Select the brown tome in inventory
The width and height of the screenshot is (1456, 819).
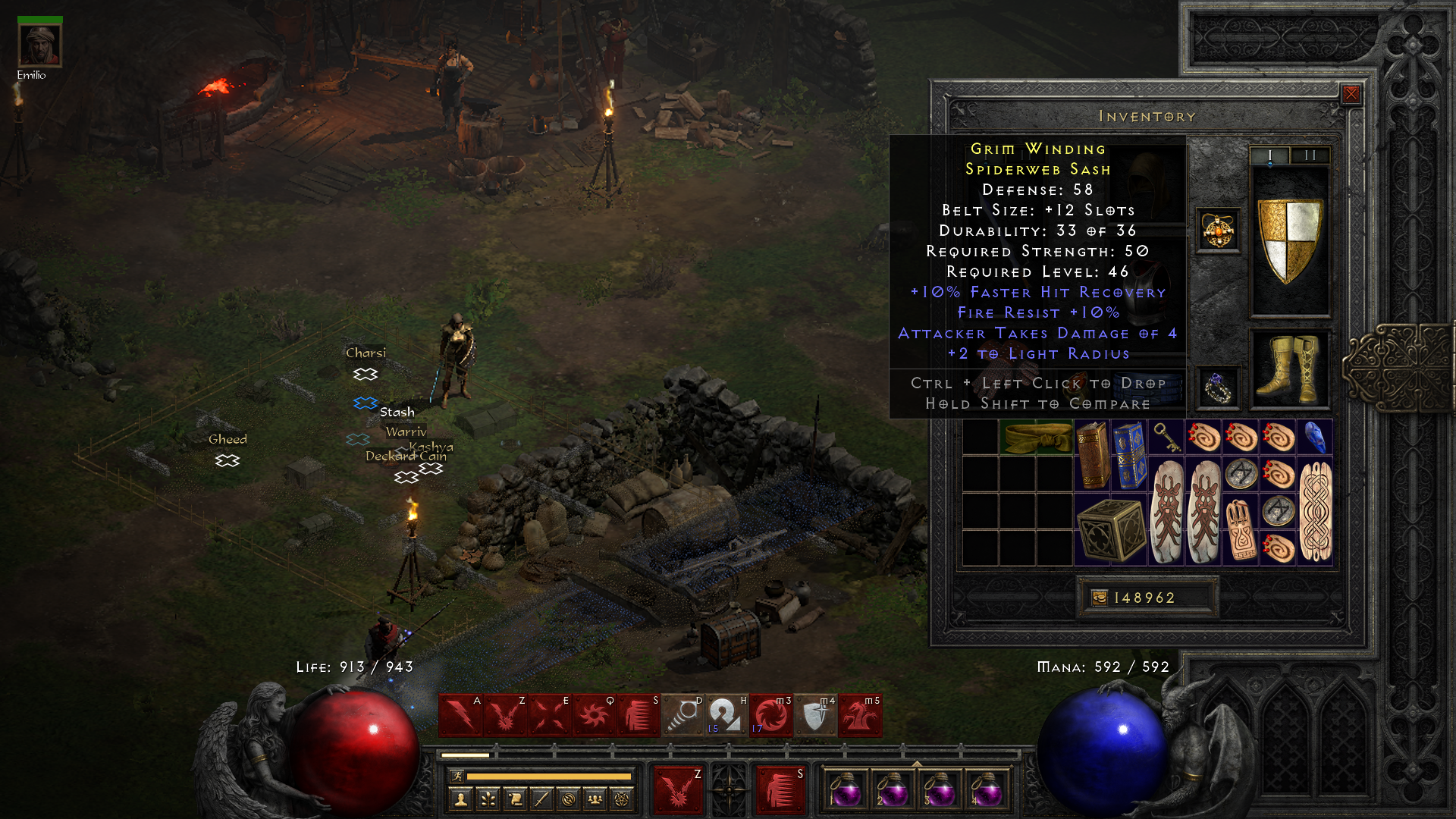[1092, 456]
